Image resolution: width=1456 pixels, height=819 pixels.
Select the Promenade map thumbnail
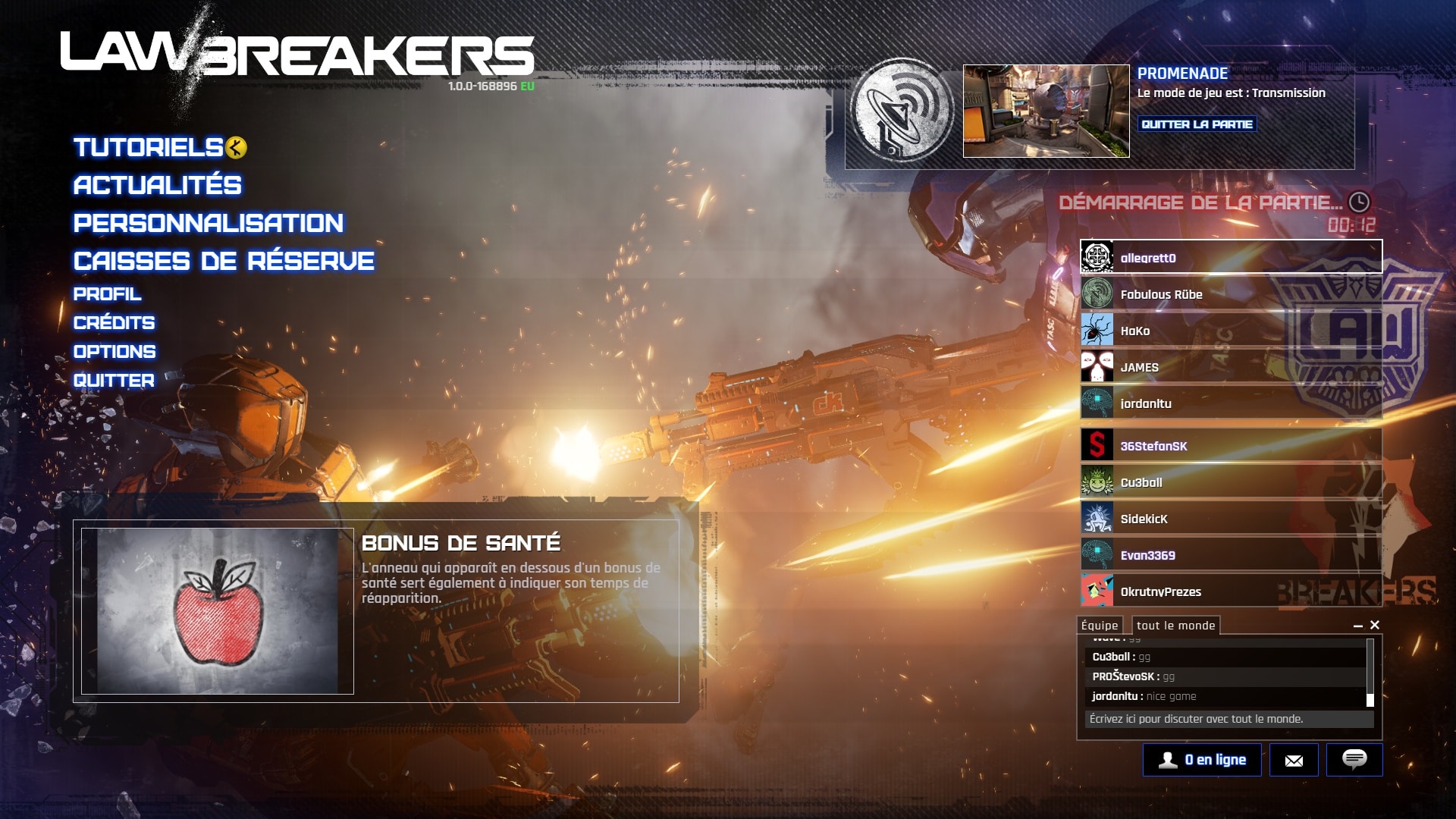(1046, 111)
